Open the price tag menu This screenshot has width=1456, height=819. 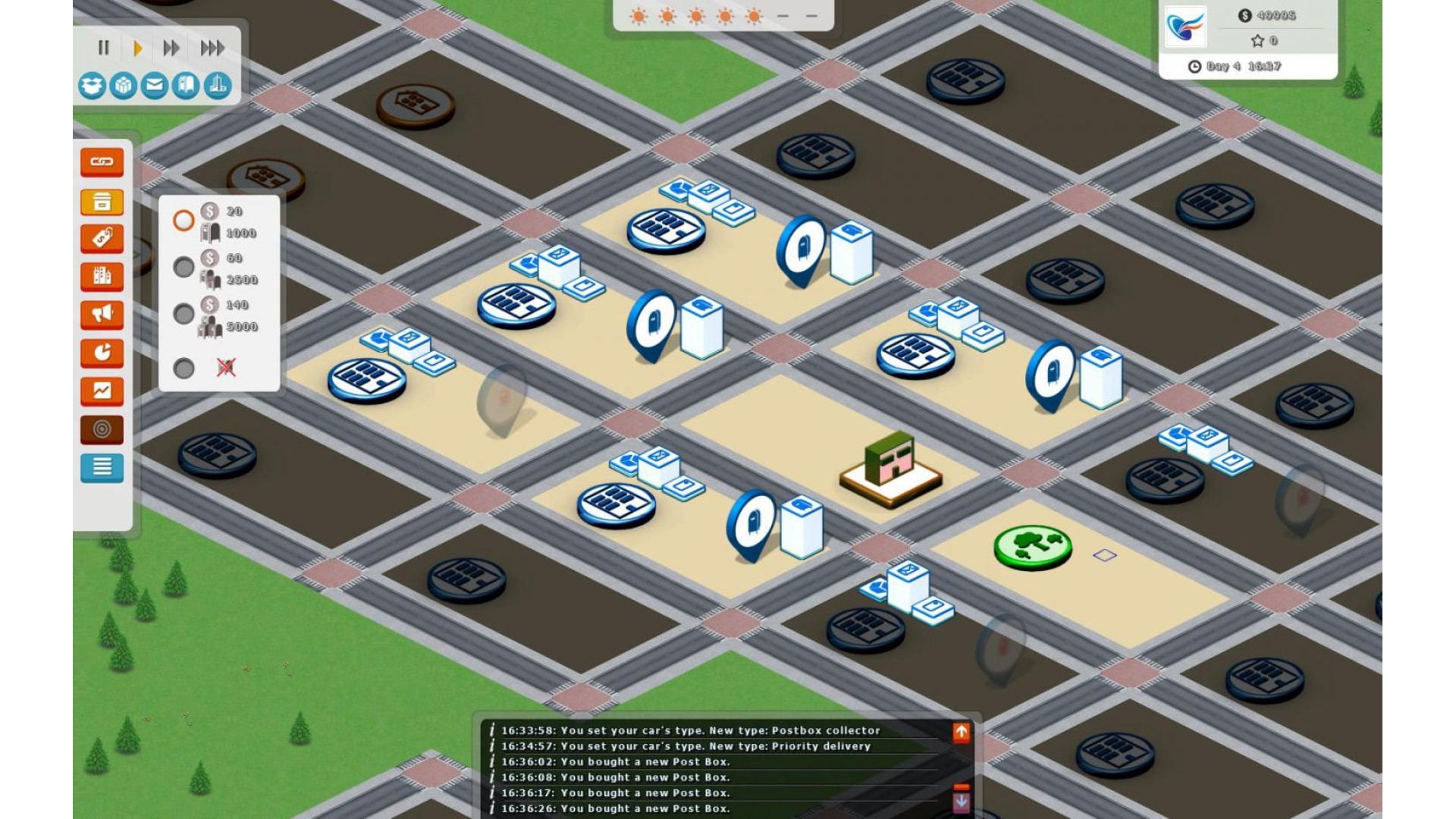pos(102,239)
